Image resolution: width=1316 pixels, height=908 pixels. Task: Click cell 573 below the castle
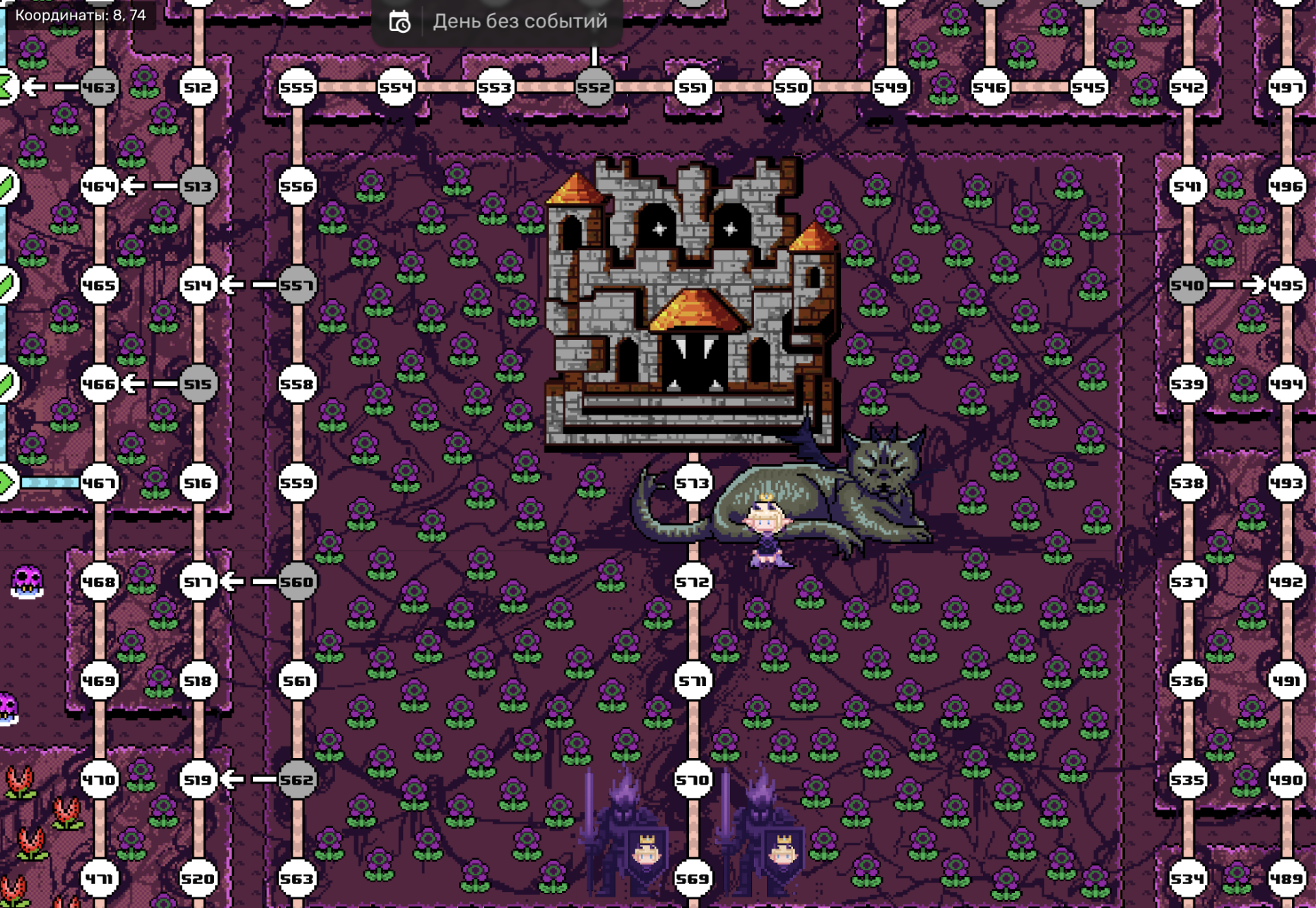[694, 482]
